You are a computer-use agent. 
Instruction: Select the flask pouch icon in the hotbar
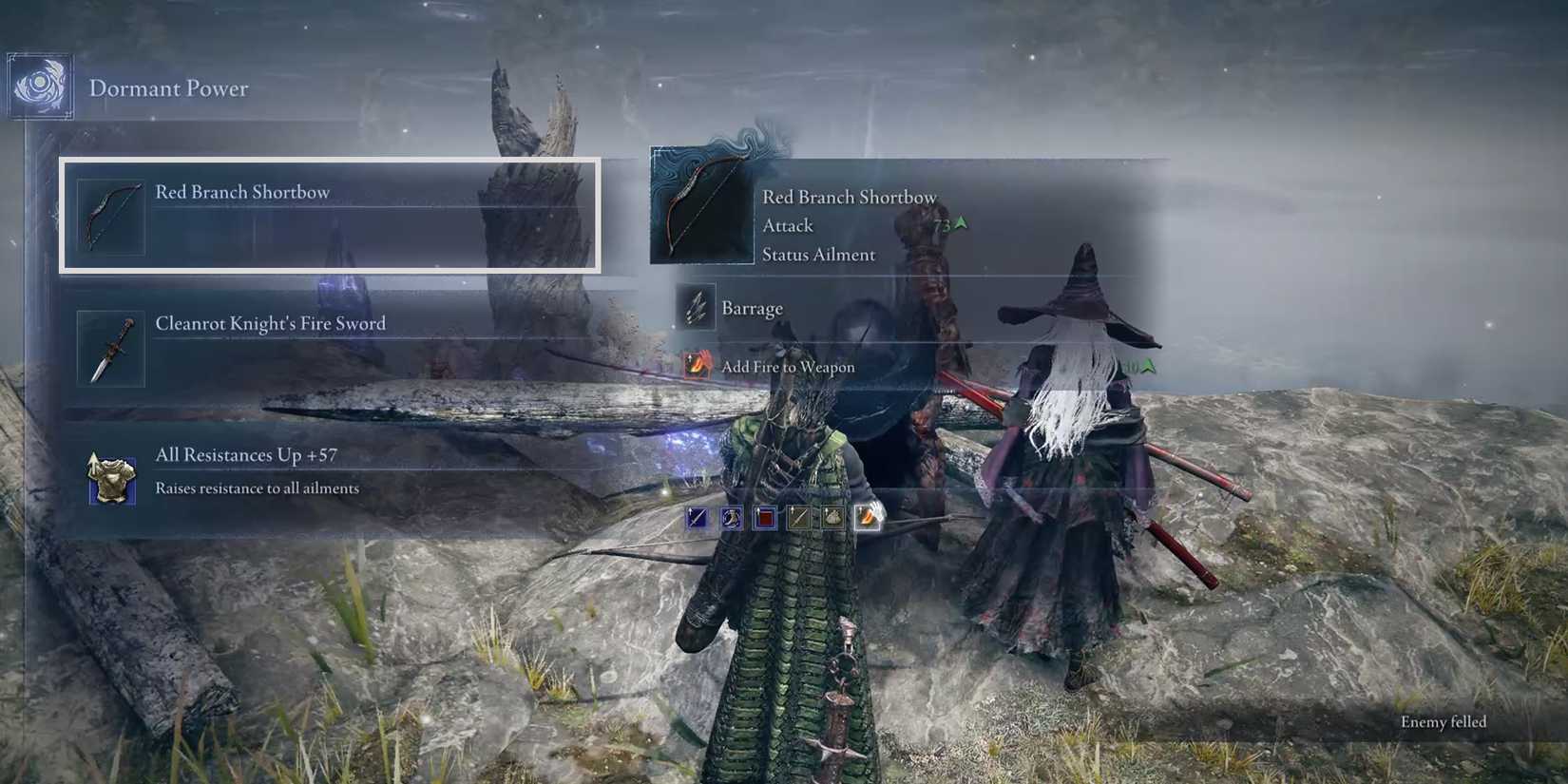[730, 518]
